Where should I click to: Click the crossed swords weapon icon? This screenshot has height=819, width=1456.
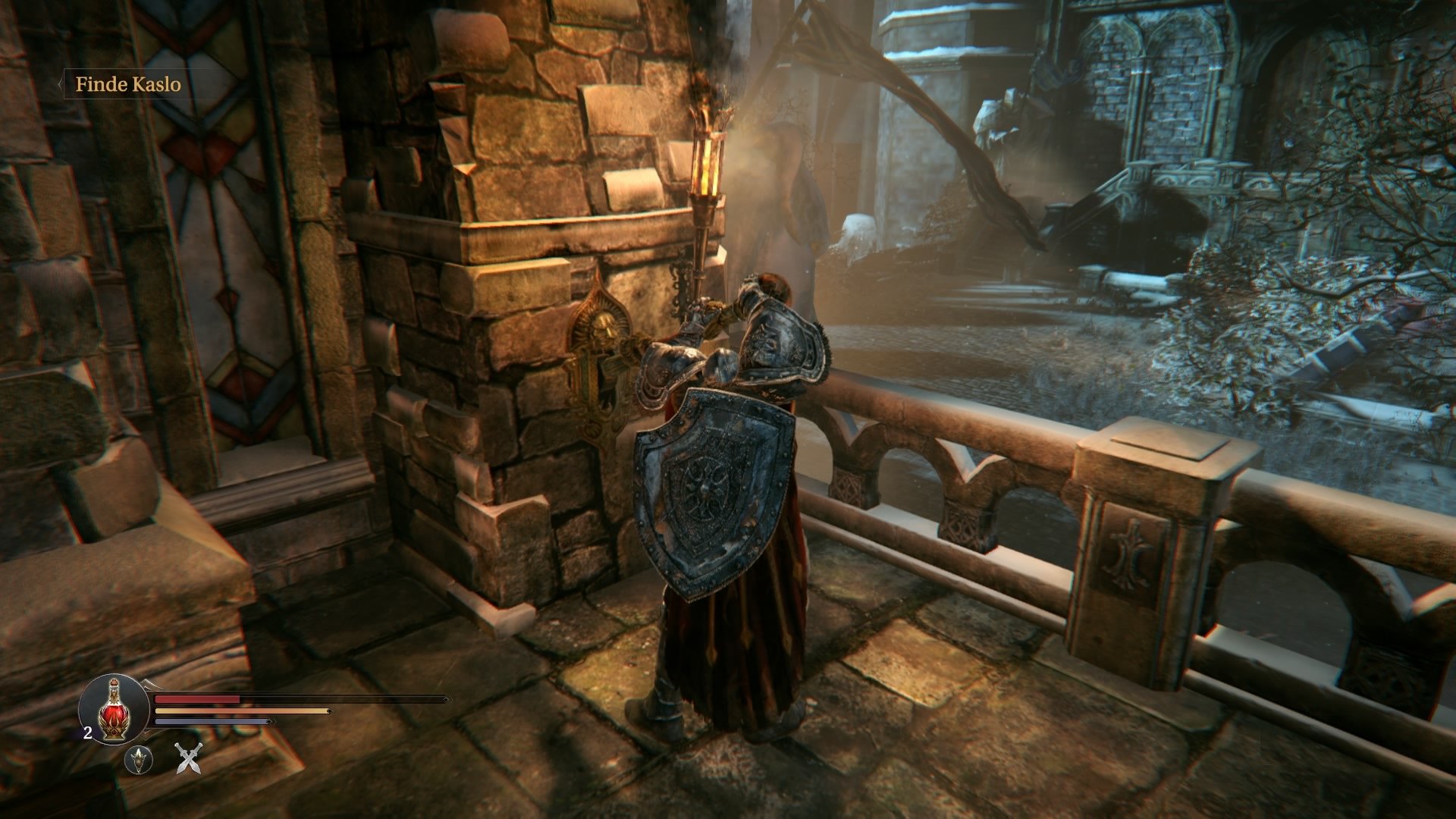tap(188, 761)
